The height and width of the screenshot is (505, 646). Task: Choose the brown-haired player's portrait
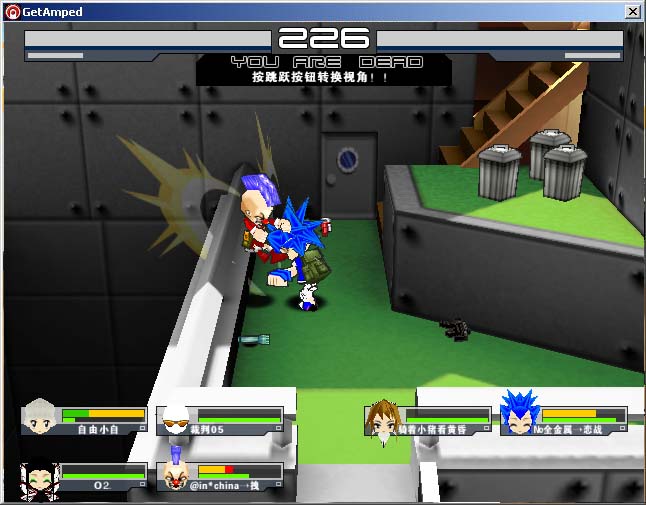[383, 418]
